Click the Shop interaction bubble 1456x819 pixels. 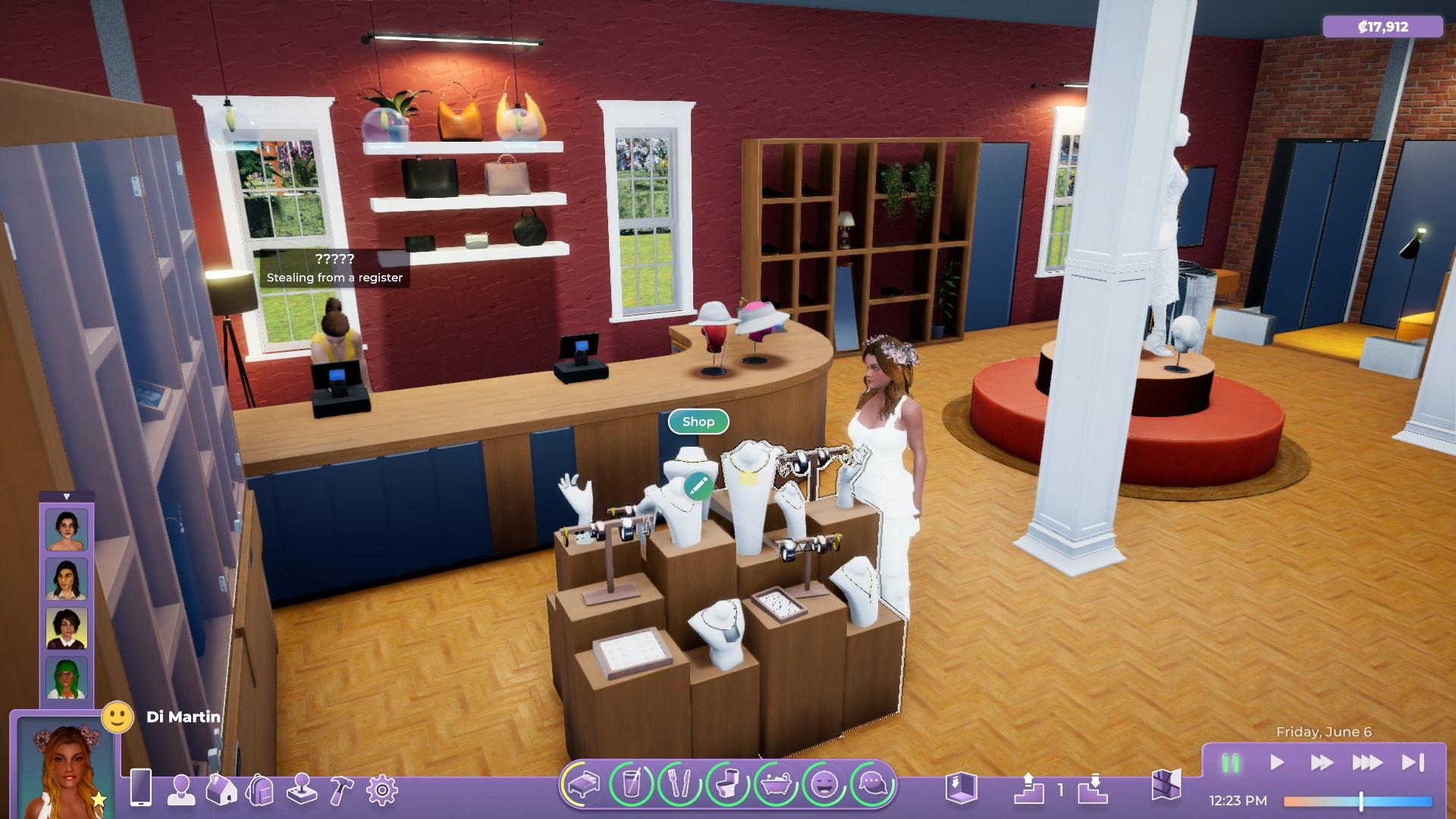point(698,422)
